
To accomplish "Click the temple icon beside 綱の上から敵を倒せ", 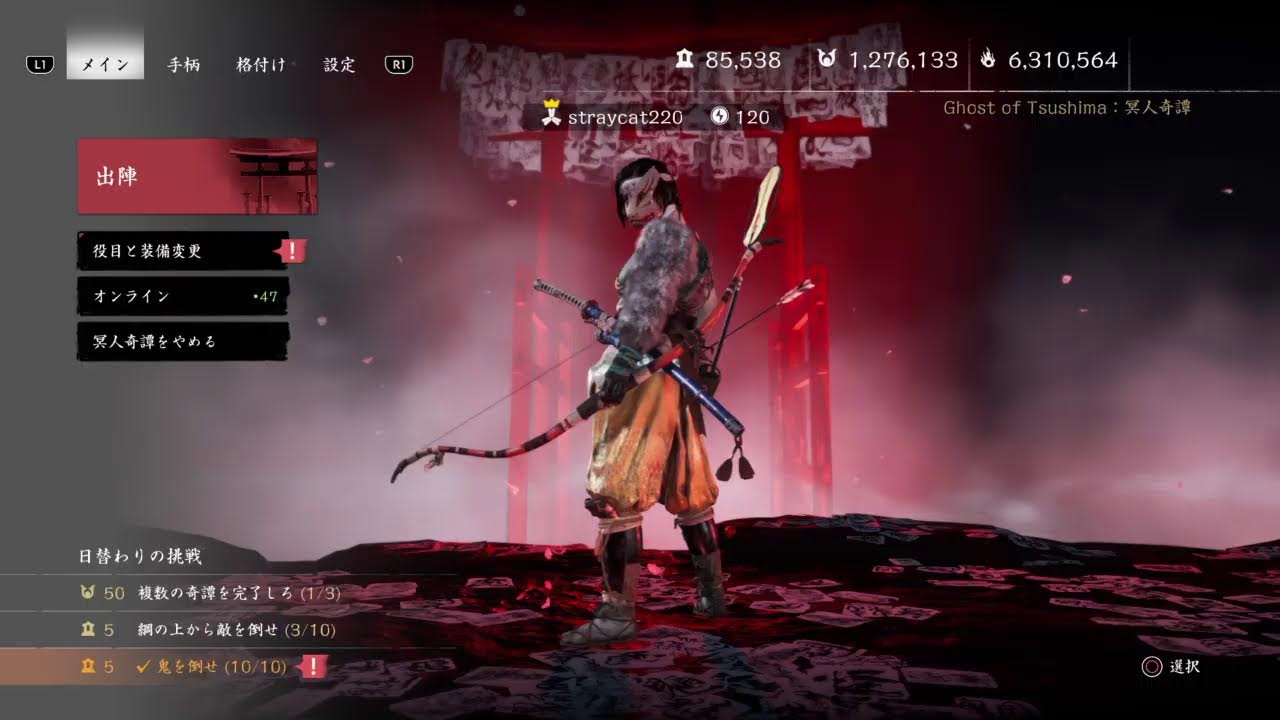I will pos(88,630).
